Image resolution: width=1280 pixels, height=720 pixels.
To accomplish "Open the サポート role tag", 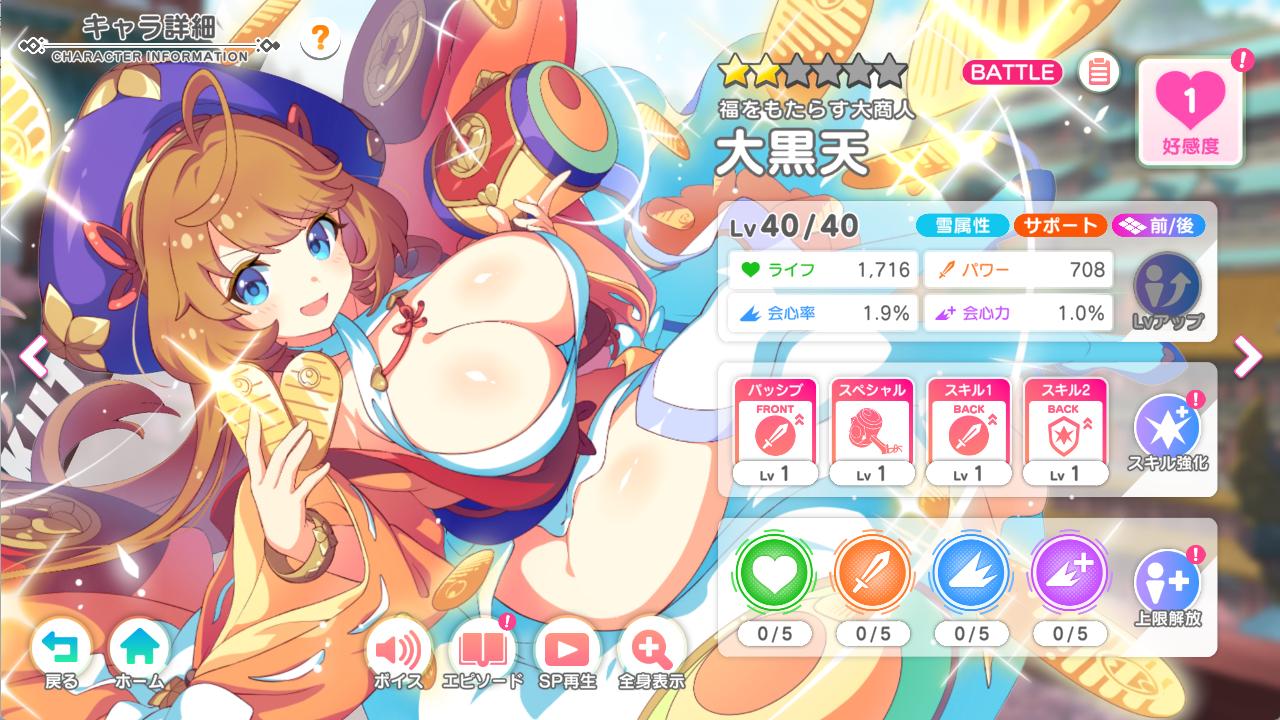I will click(x=1059, y=225).
